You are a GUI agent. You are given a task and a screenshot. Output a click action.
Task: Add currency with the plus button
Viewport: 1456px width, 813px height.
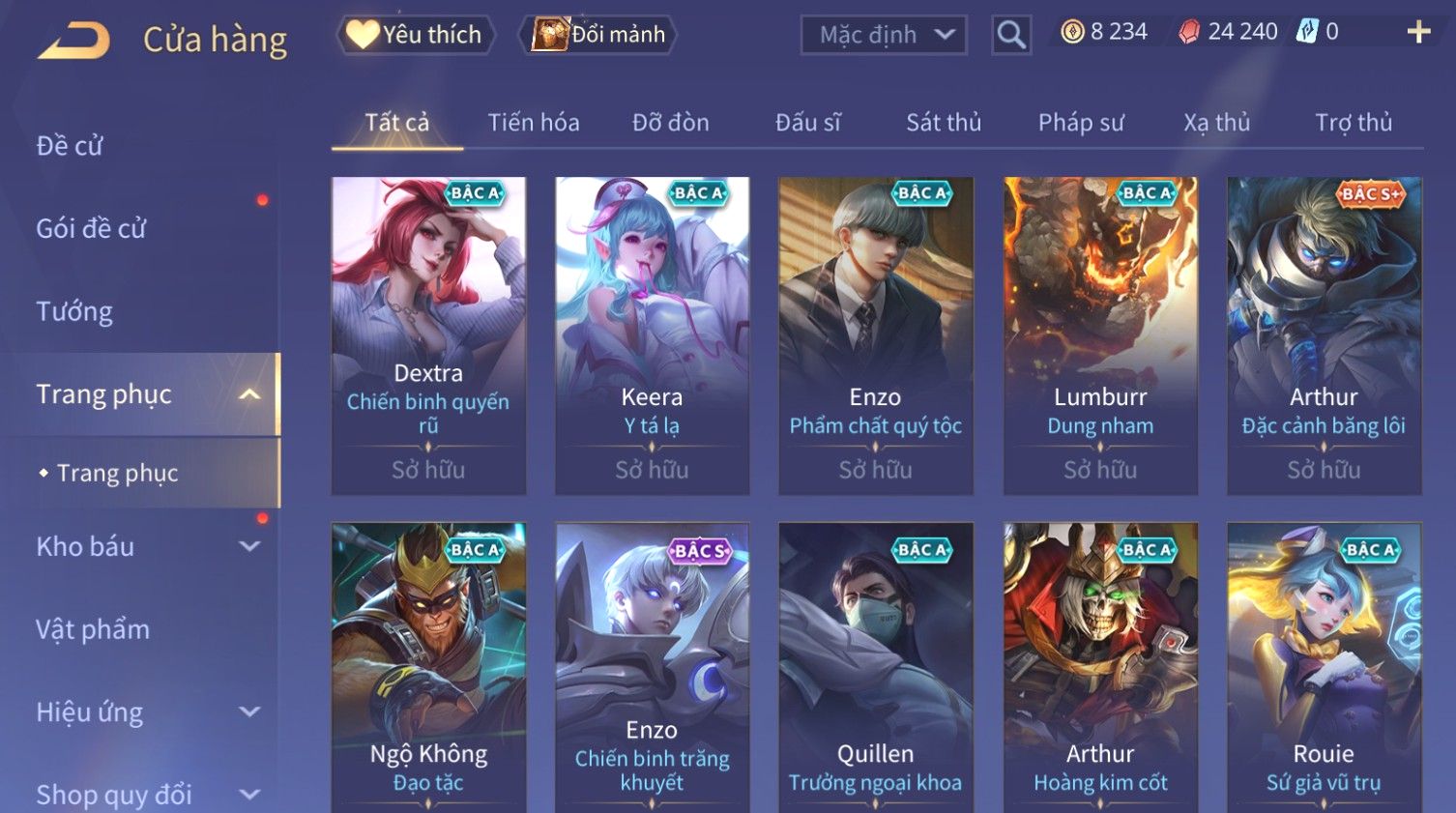1418,33
